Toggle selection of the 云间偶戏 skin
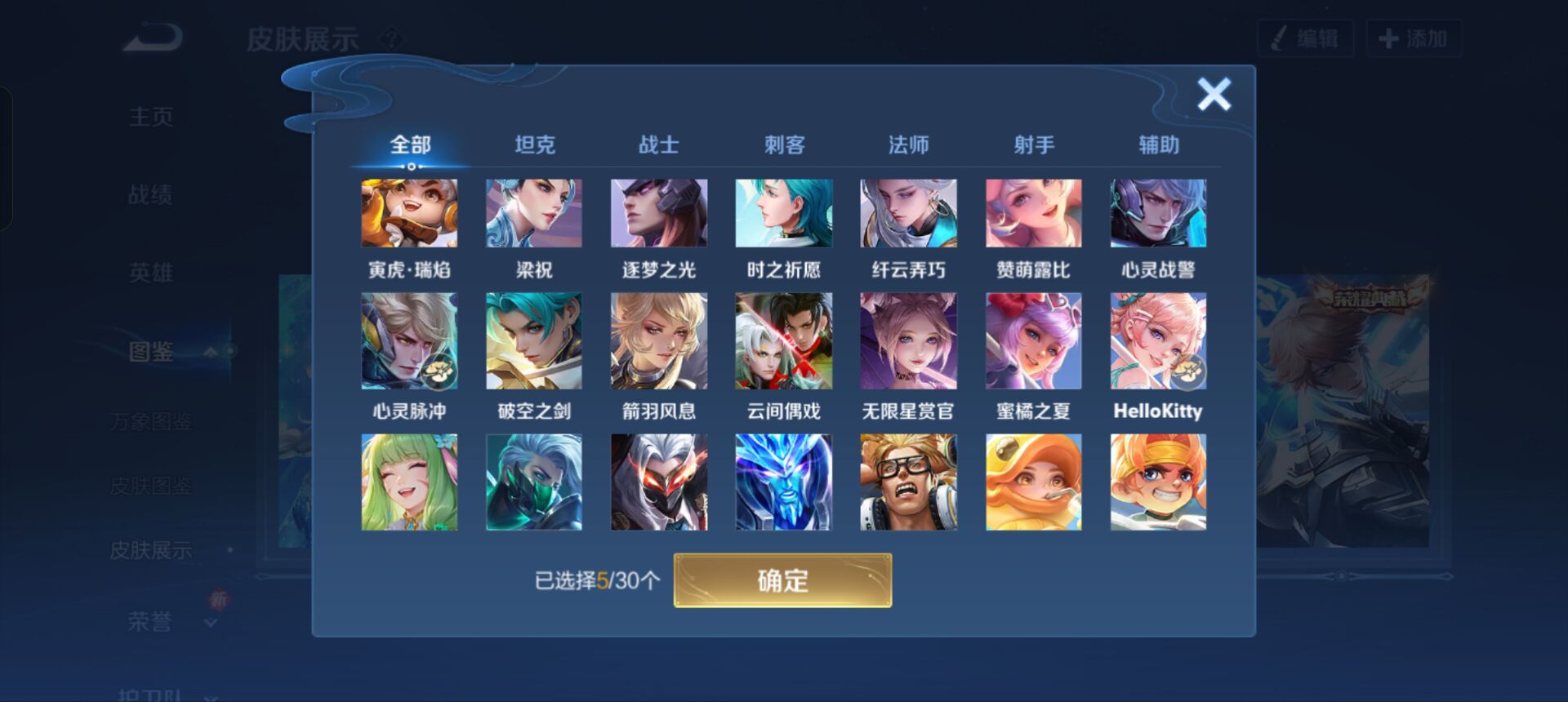Viewport: 1568px width, 702px height. pos(783,340)
